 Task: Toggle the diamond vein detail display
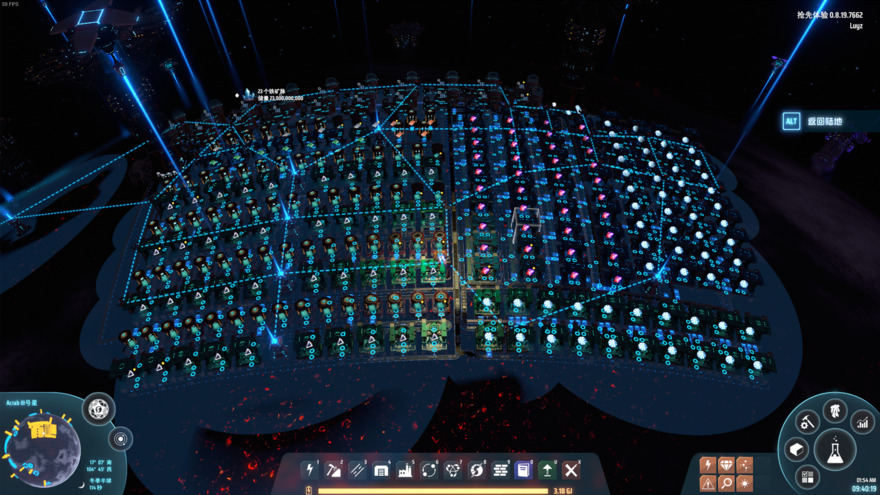[727, 465]
